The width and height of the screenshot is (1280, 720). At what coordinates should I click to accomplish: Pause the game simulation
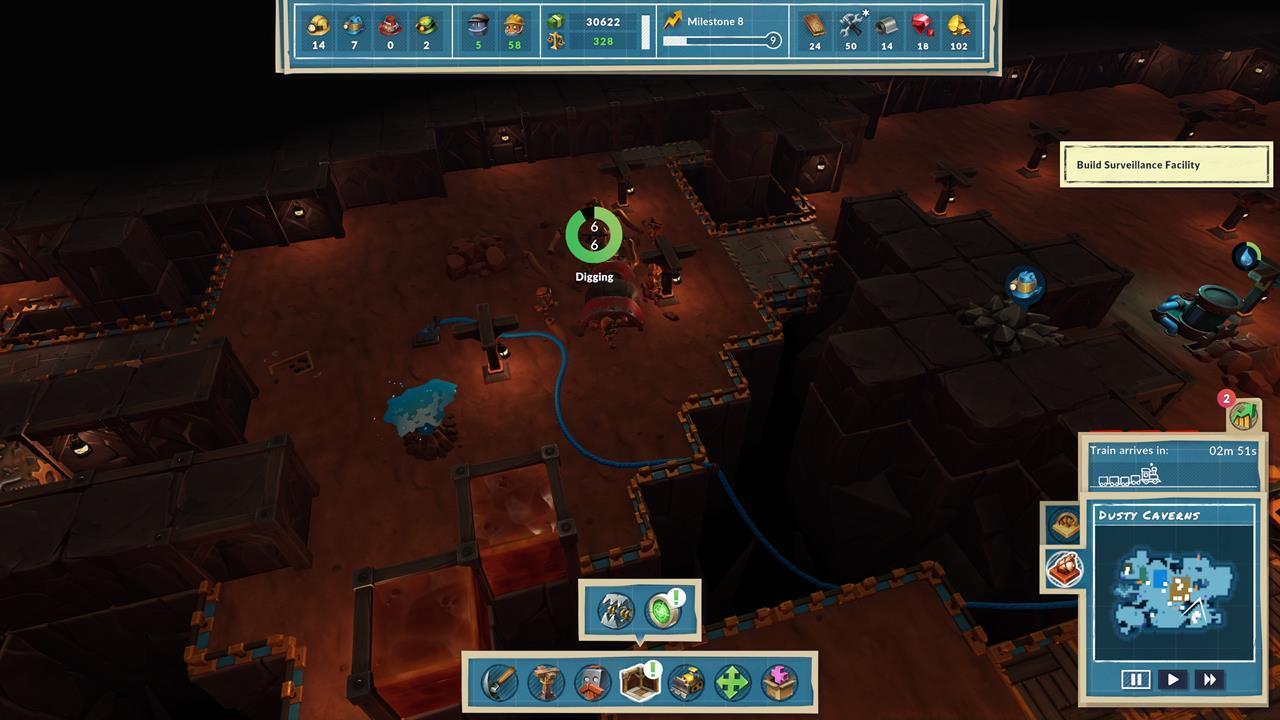pos(1136,680)
